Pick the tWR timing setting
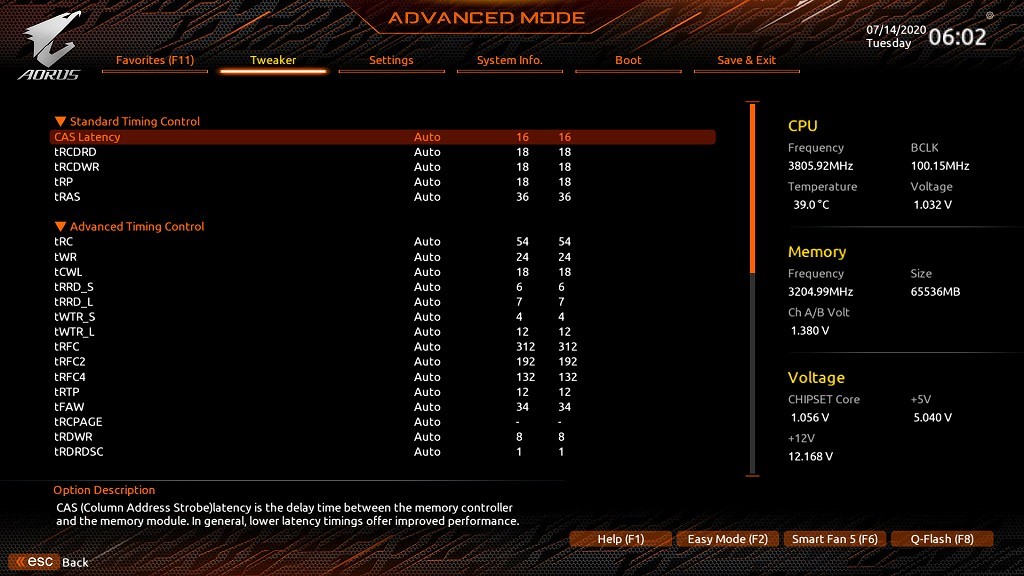This screenshot has width=1024, height=576. pos(66,257)
